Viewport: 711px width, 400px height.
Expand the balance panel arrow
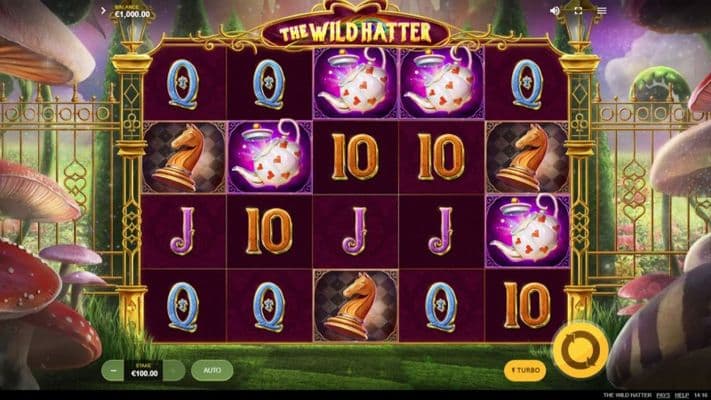click(x=104, y=12)
